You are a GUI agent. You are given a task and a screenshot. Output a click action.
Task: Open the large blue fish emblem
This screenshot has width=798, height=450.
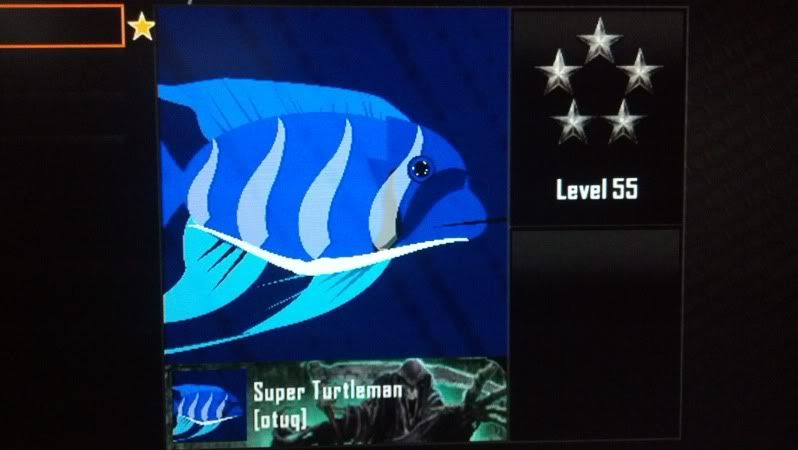pos(333,185)
